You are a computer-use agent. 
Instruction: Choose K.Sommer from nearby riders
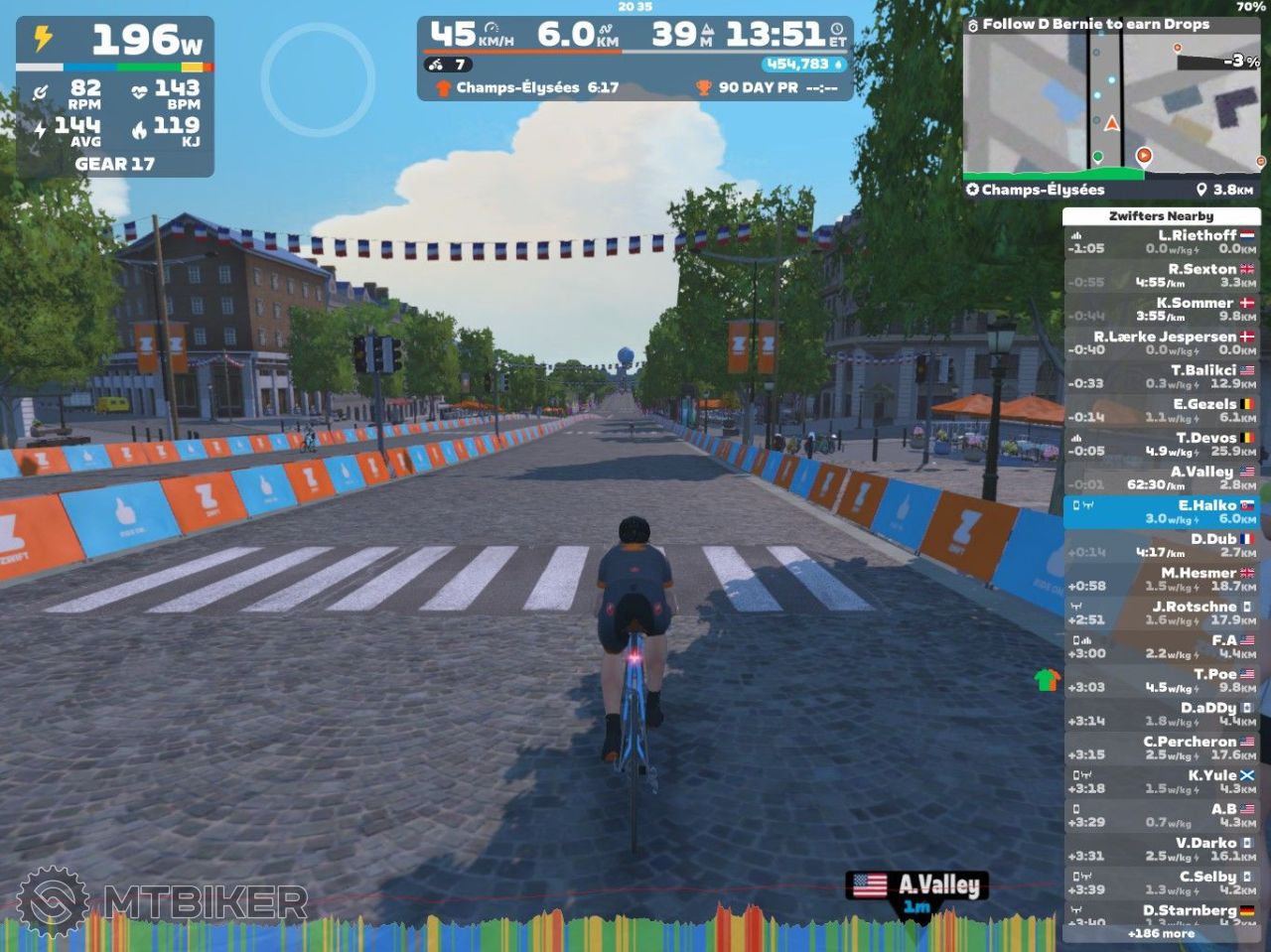(1161, 310)
